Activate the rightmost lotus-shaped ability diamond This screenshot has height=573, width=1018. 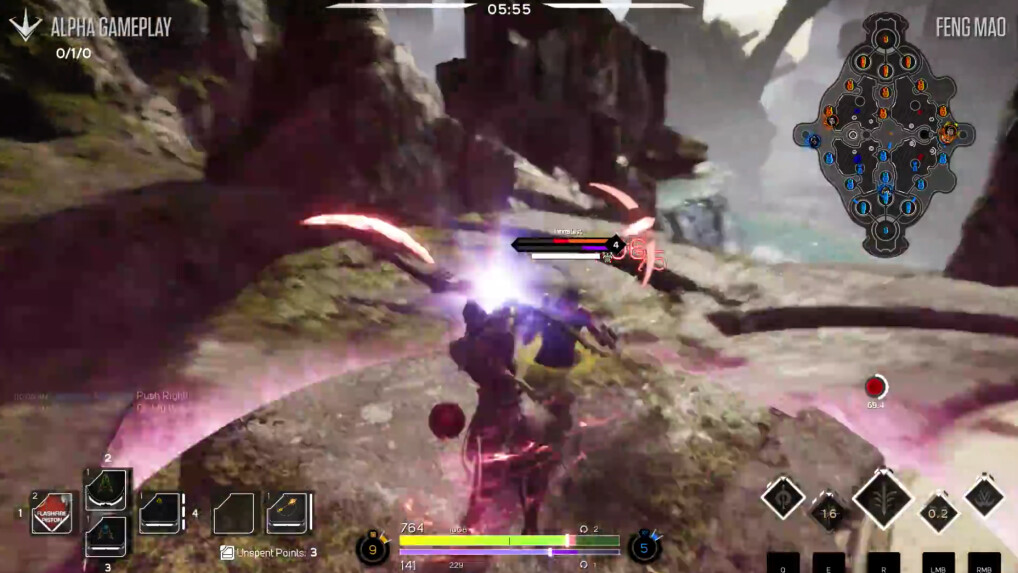984,497
